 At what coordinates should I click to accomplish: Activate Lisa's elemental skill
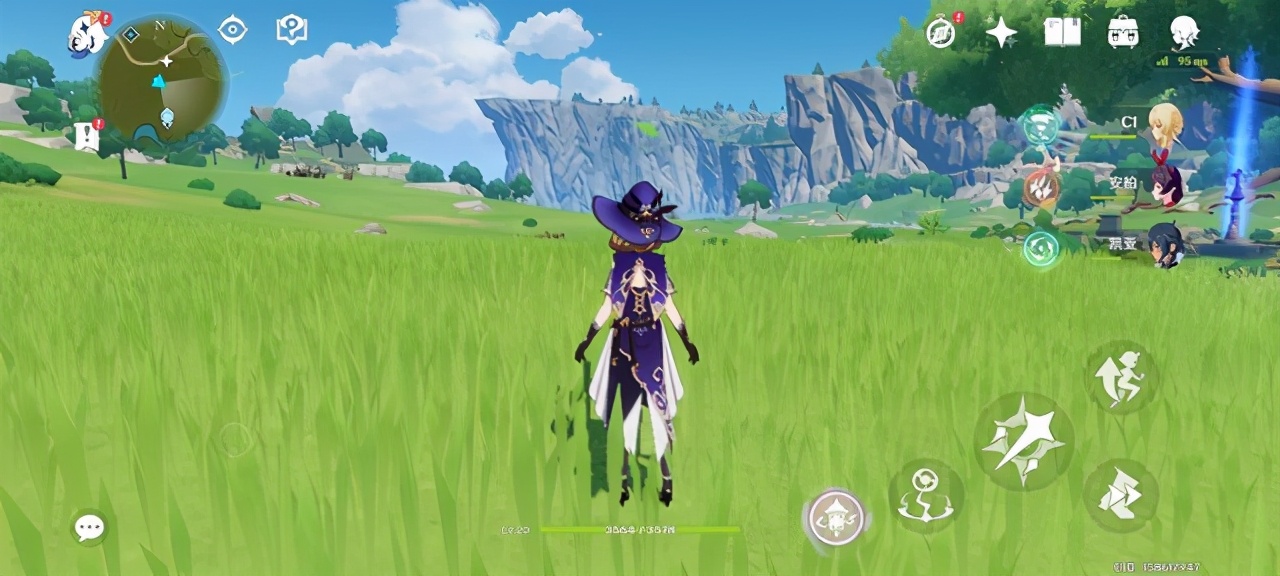pyautogui.click(x=925, y=496)
